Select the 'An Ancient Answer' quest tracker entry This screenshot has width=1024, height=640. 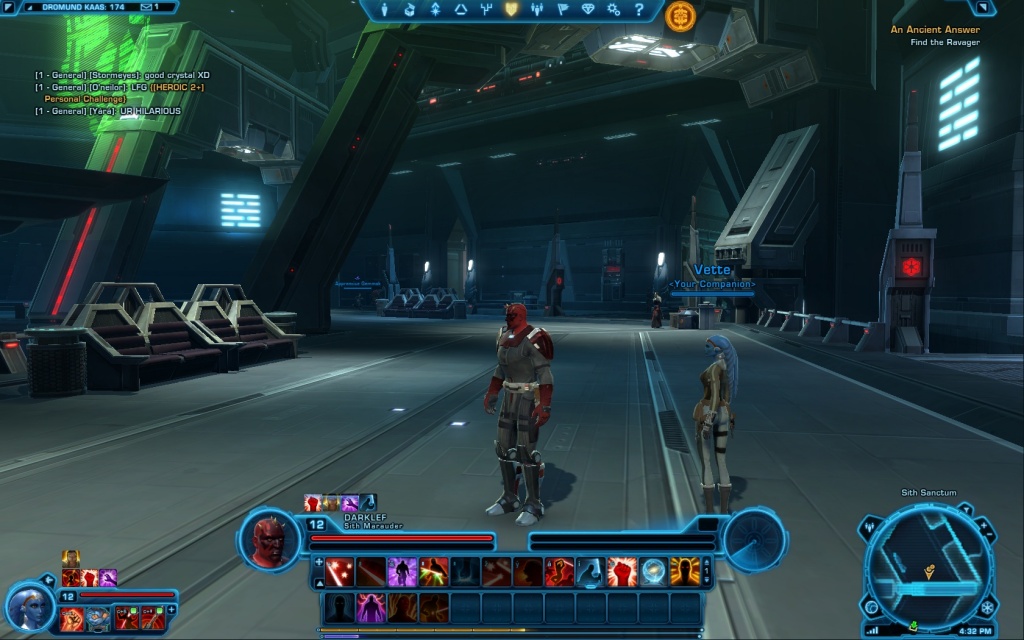pyautogui.click(x=935, y=30)
